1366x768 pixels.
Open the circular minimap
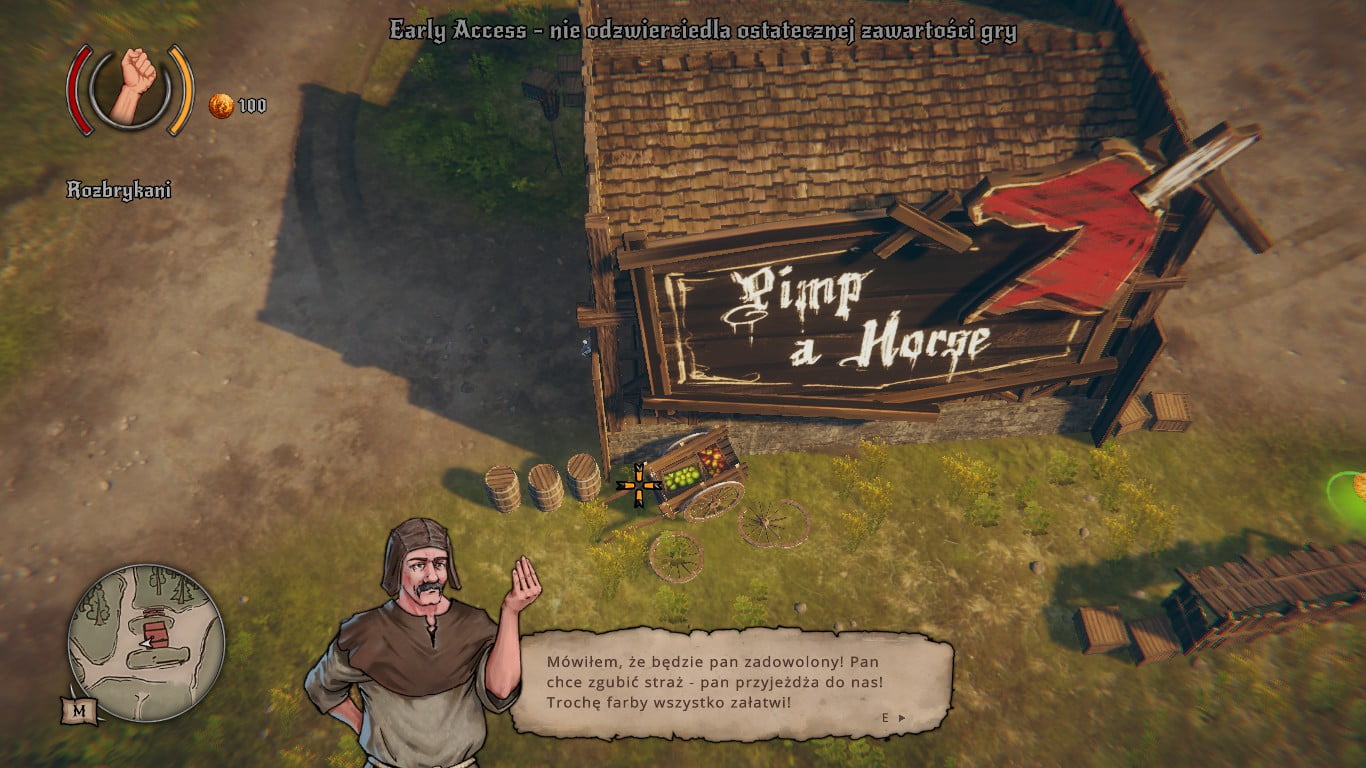coord(146,642)
